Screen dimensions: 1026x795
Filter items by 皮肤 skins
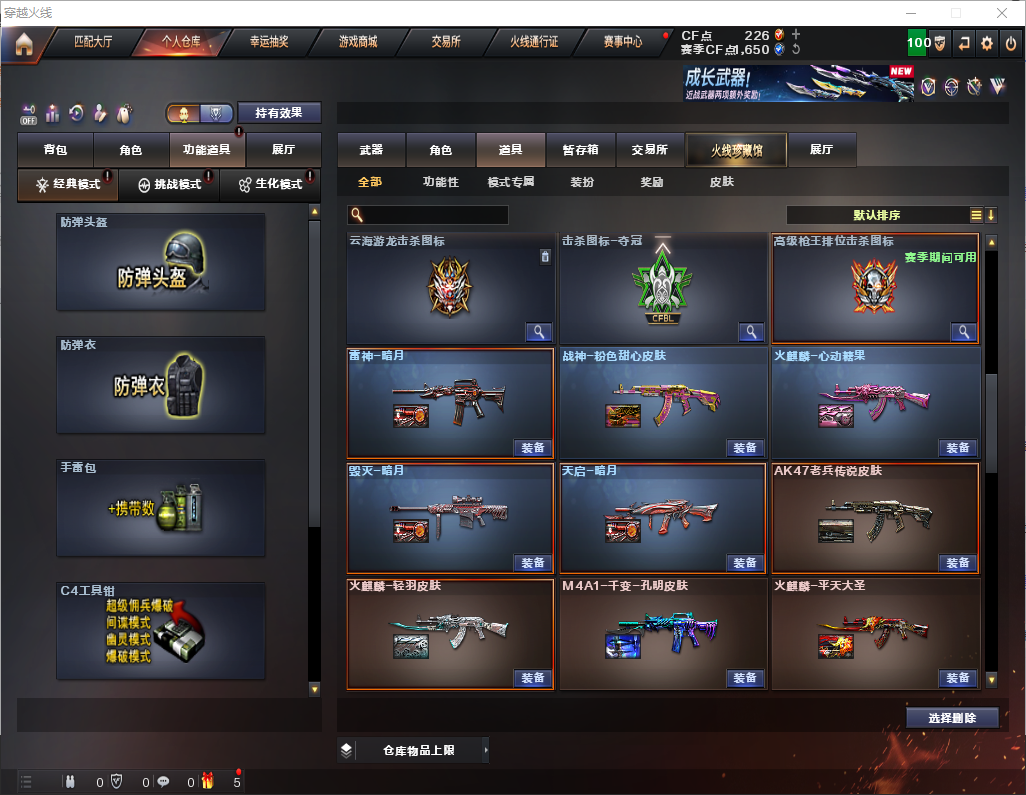coord(721,182)
